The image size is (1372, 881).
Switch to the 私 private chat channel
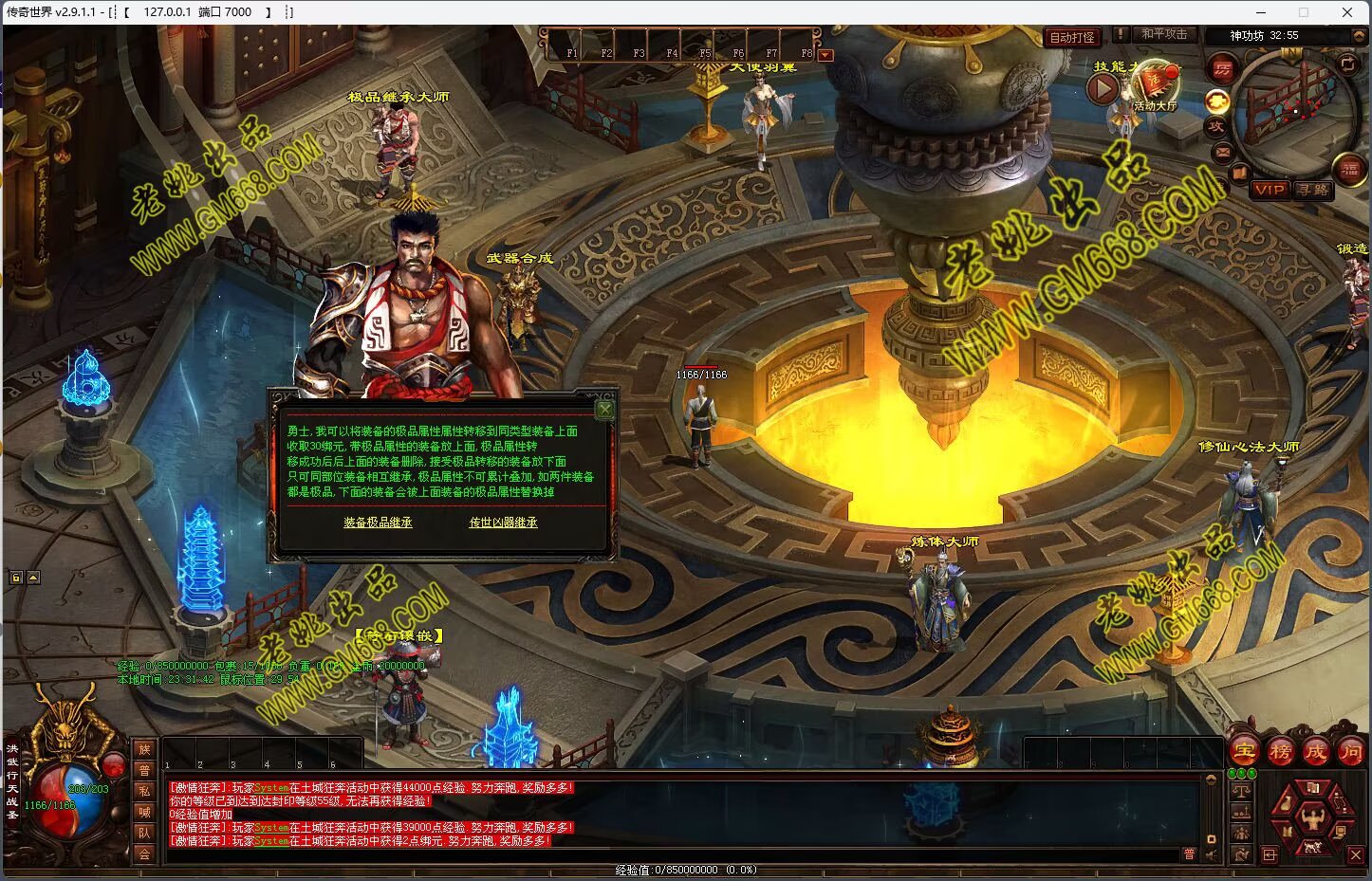coord(144,791)
